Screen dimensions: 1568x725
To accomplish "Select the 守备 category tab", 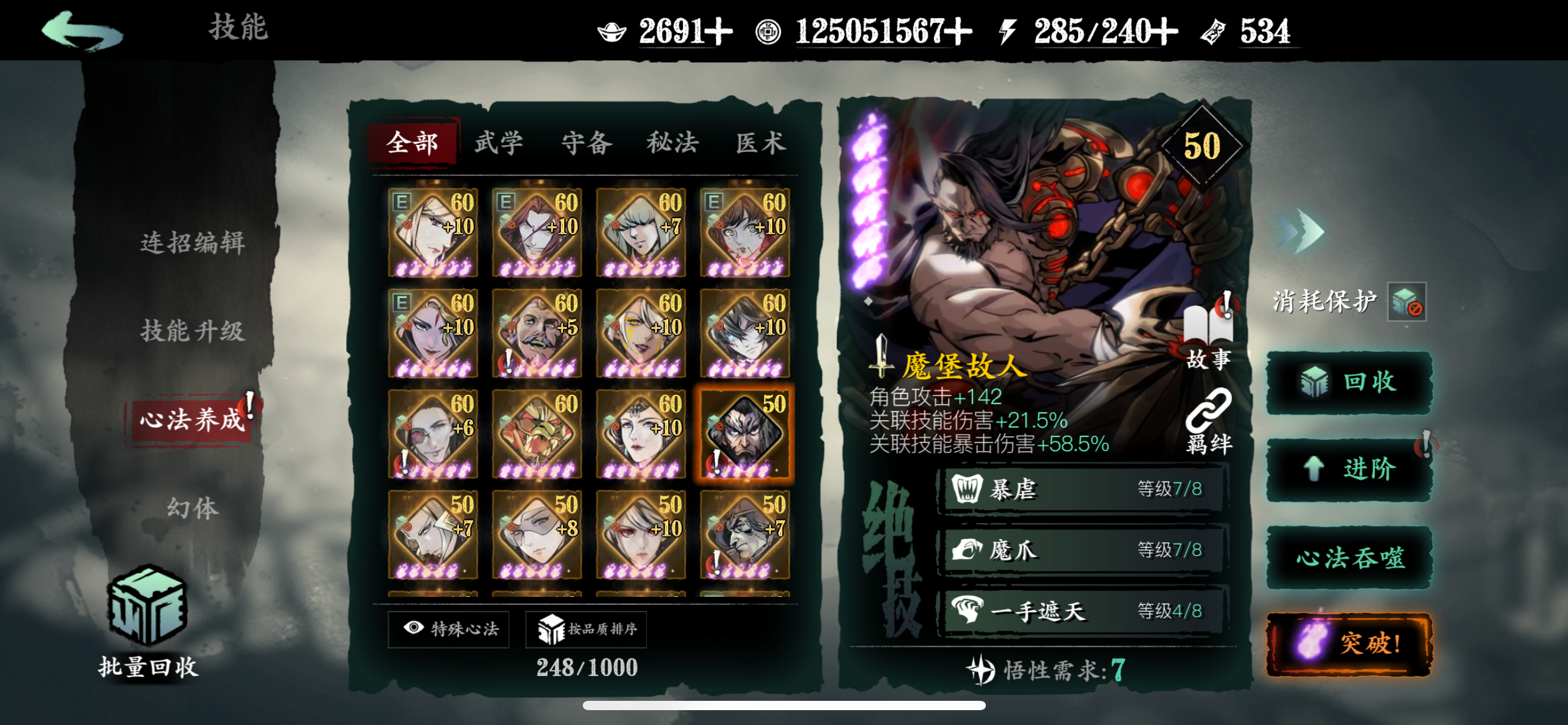I will pos(586,143).
